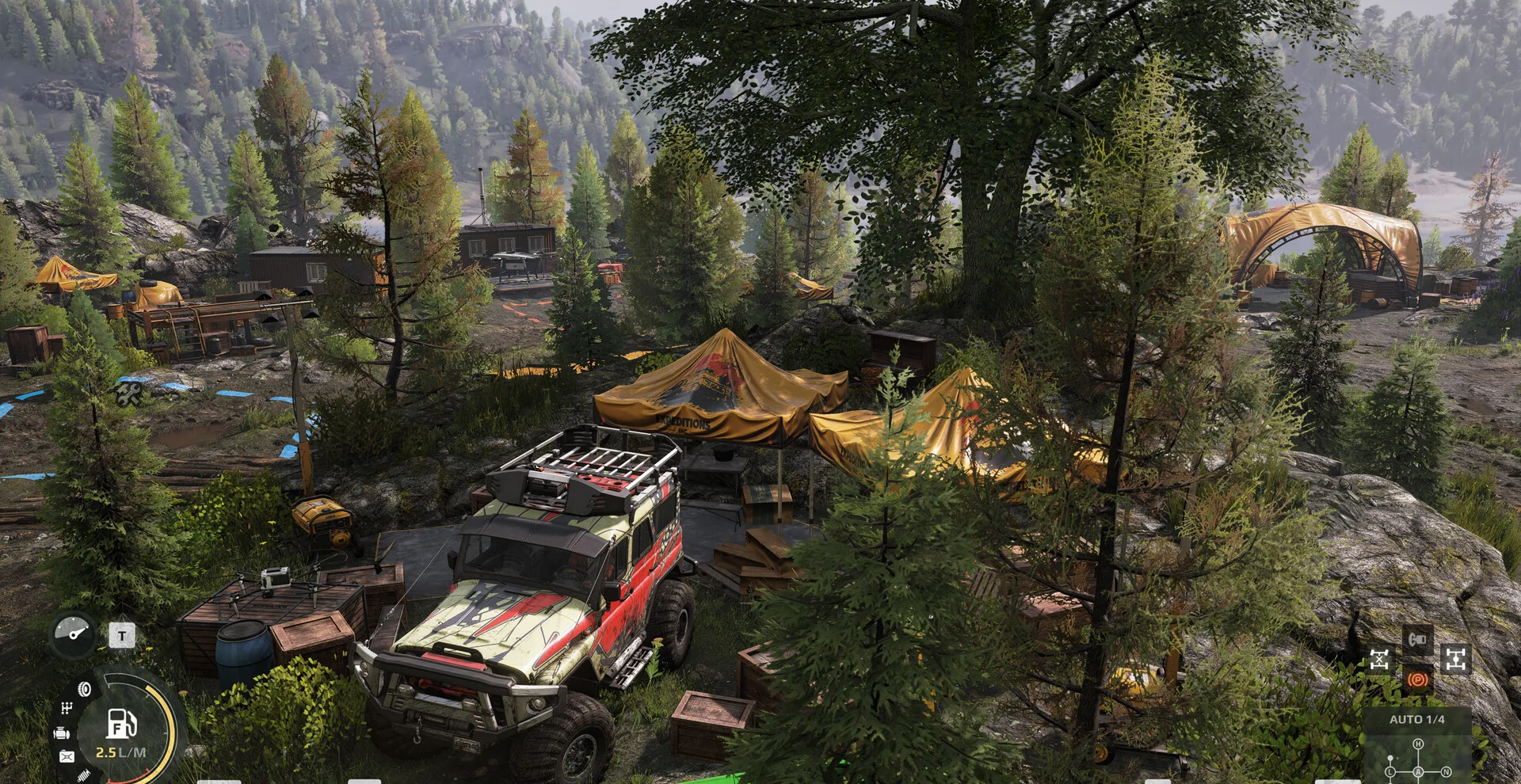The width and height of the screenshot is (1521, 784).
Task: Select the engine status icon
Action: (61, 733)
